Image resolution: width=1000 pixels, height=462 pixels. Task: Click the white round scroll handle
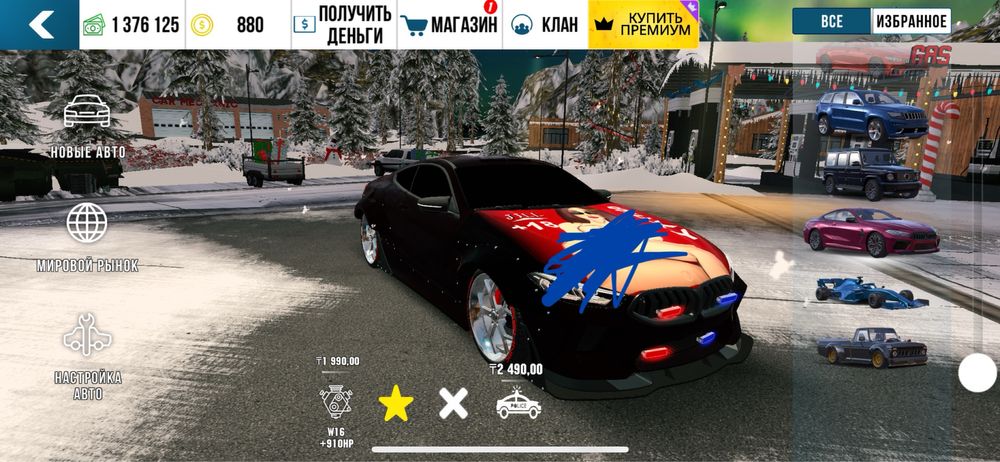977,373
